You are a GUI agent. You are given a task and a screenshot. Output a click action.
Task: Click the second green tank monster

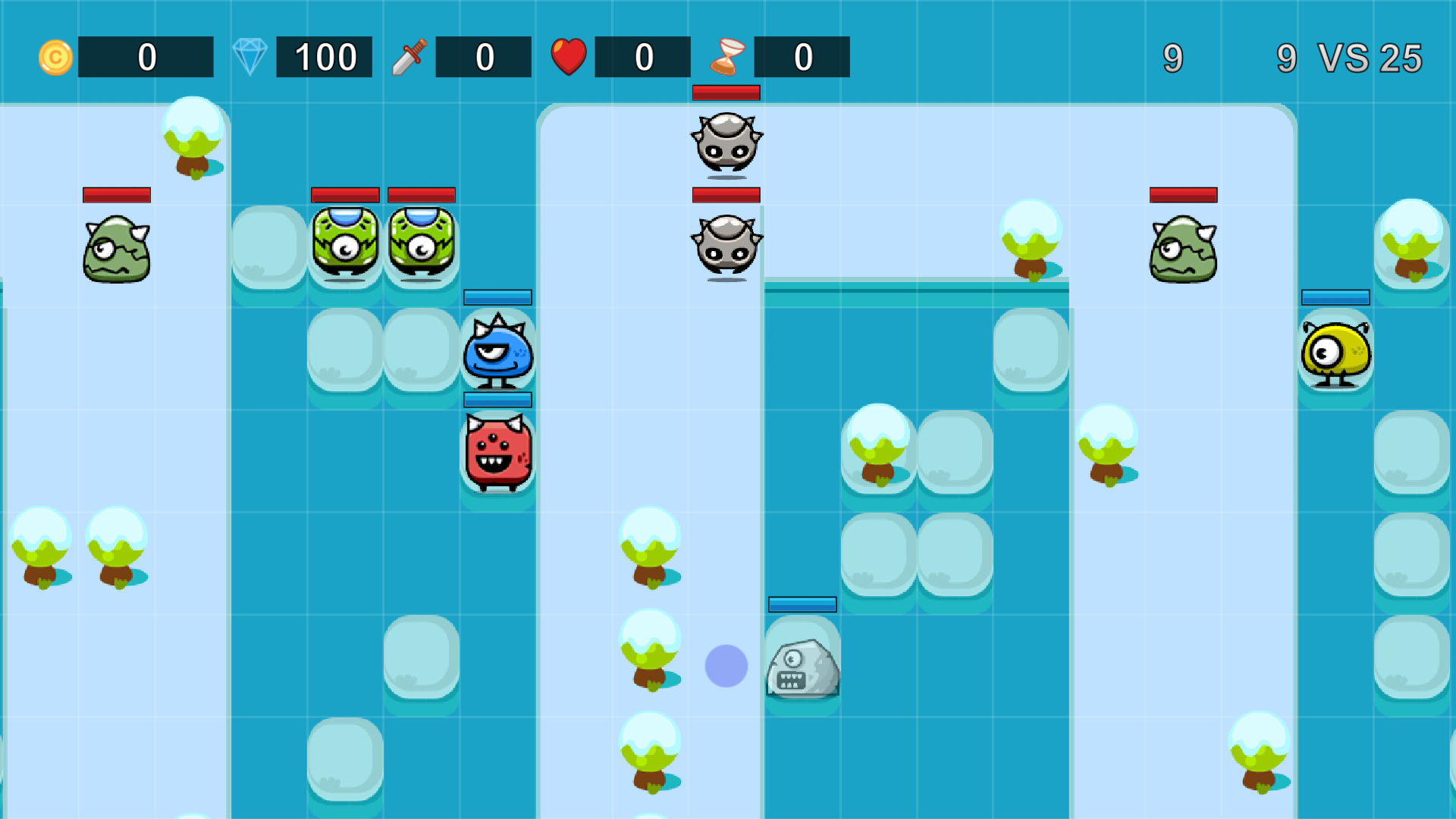[x=422, y=243]
